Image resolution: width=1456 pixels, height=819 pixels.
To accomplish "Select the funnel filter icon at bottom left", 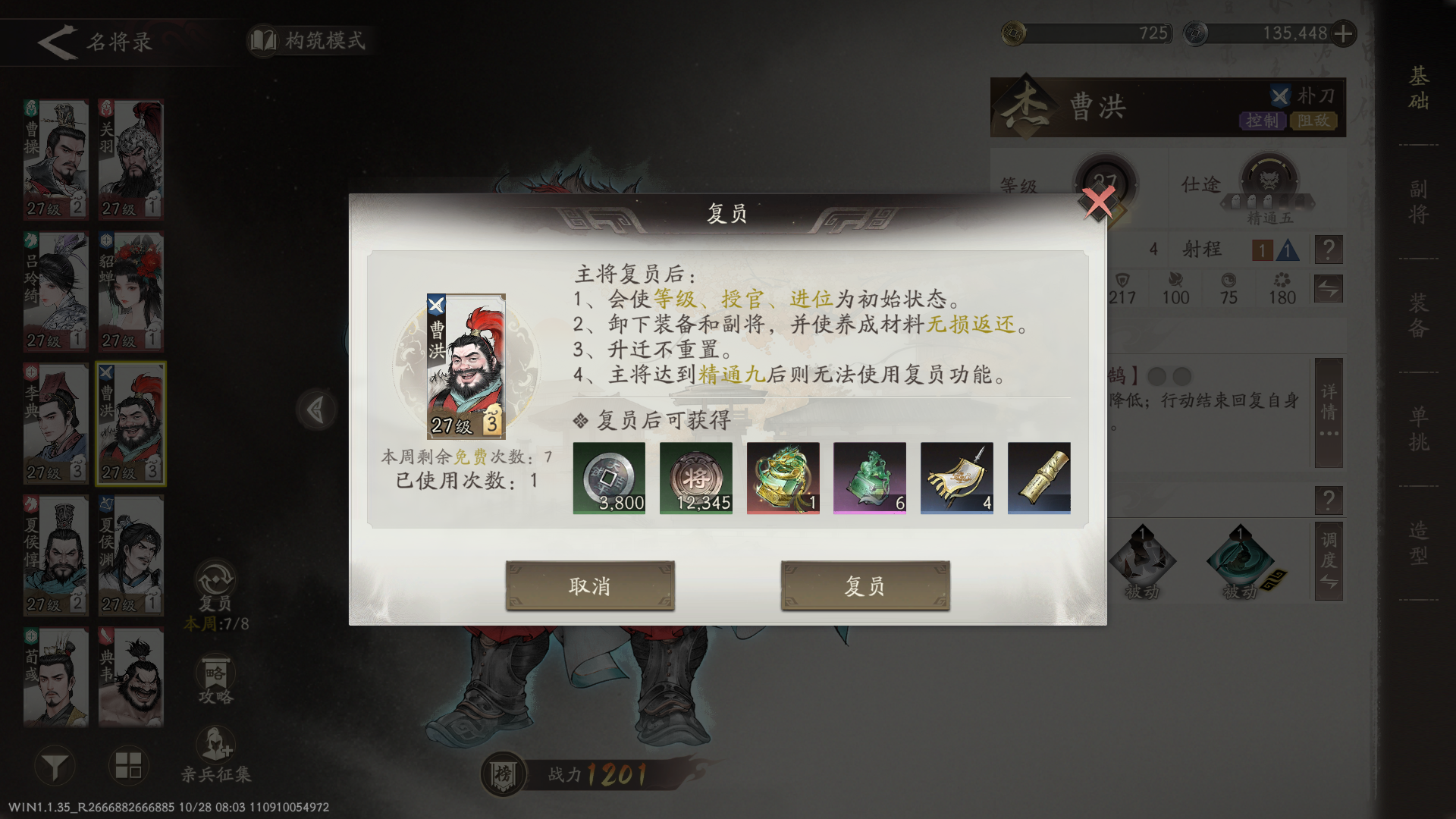I will click(53, 766).
